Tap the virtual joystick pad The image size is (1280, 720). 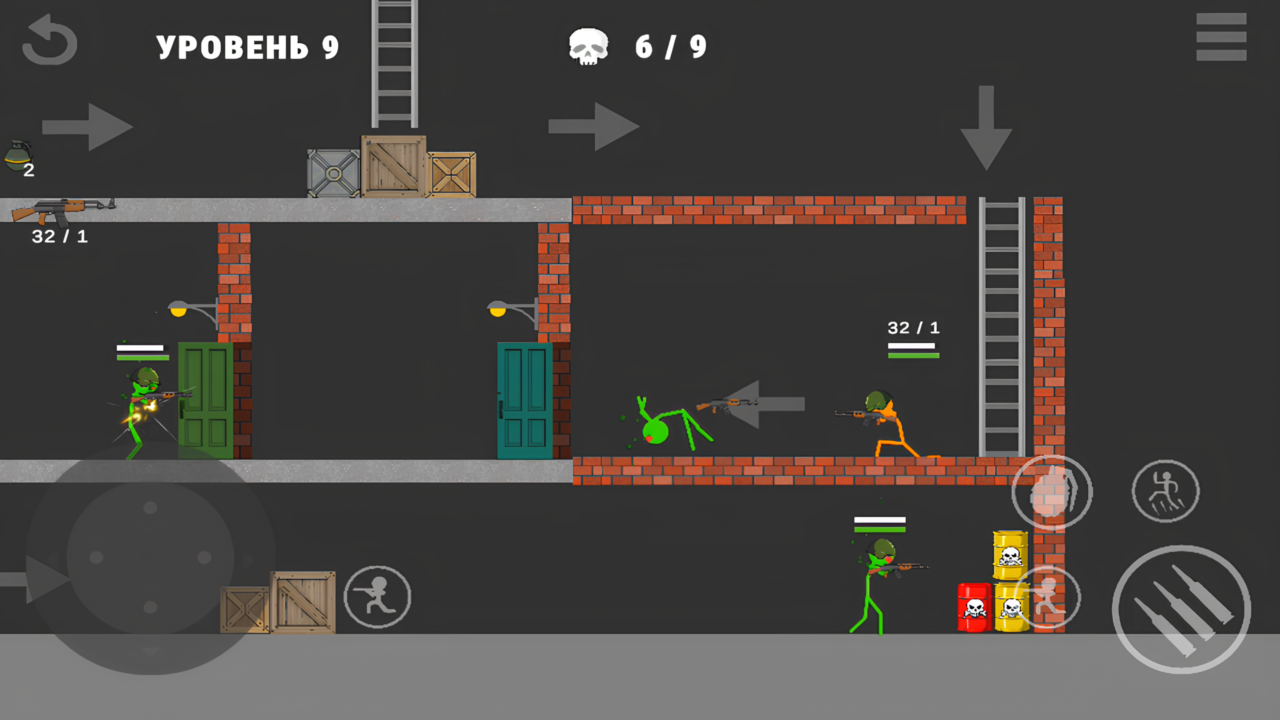tap(148, 560)
